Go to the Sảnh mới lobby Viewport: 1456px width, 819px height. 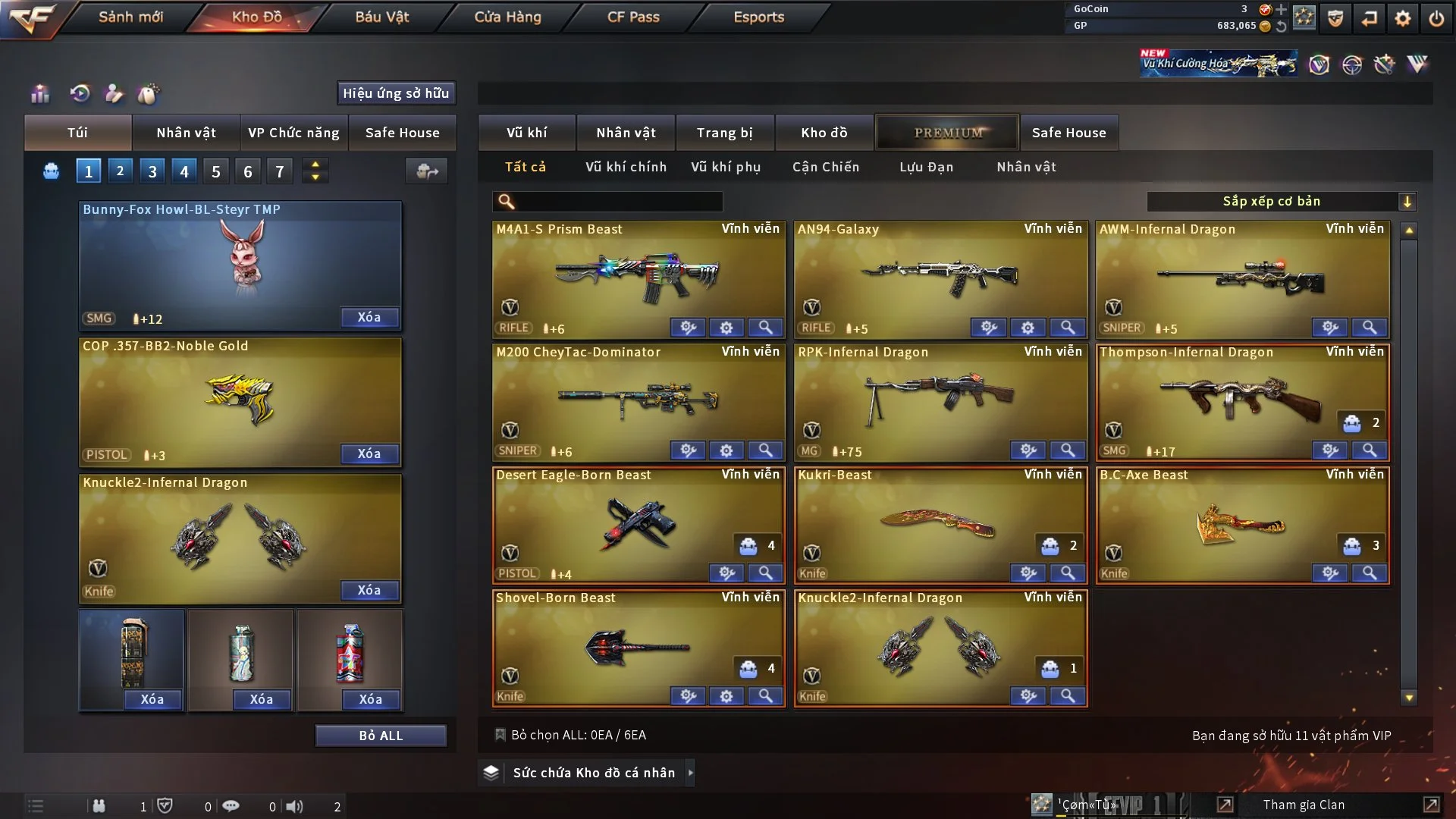point(130,17)
